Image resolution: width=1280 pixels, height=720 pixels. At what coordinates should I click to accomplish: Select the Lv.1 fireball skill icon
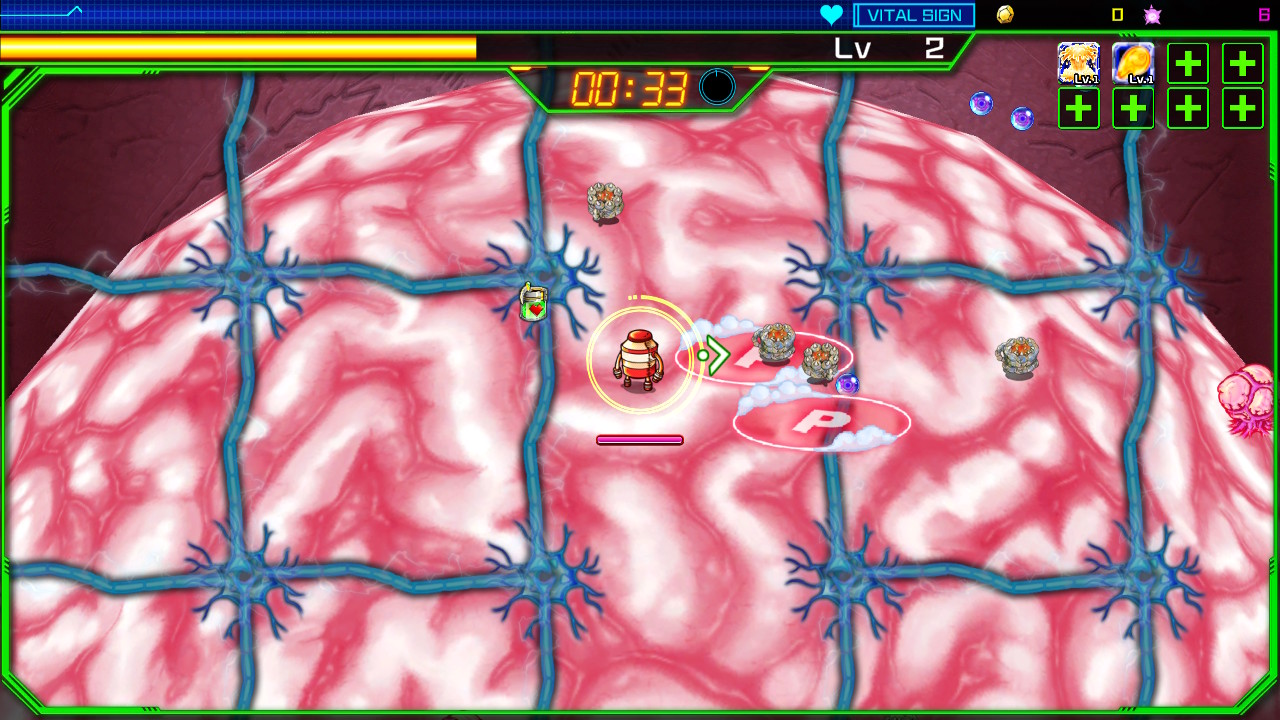(1133, 63)
